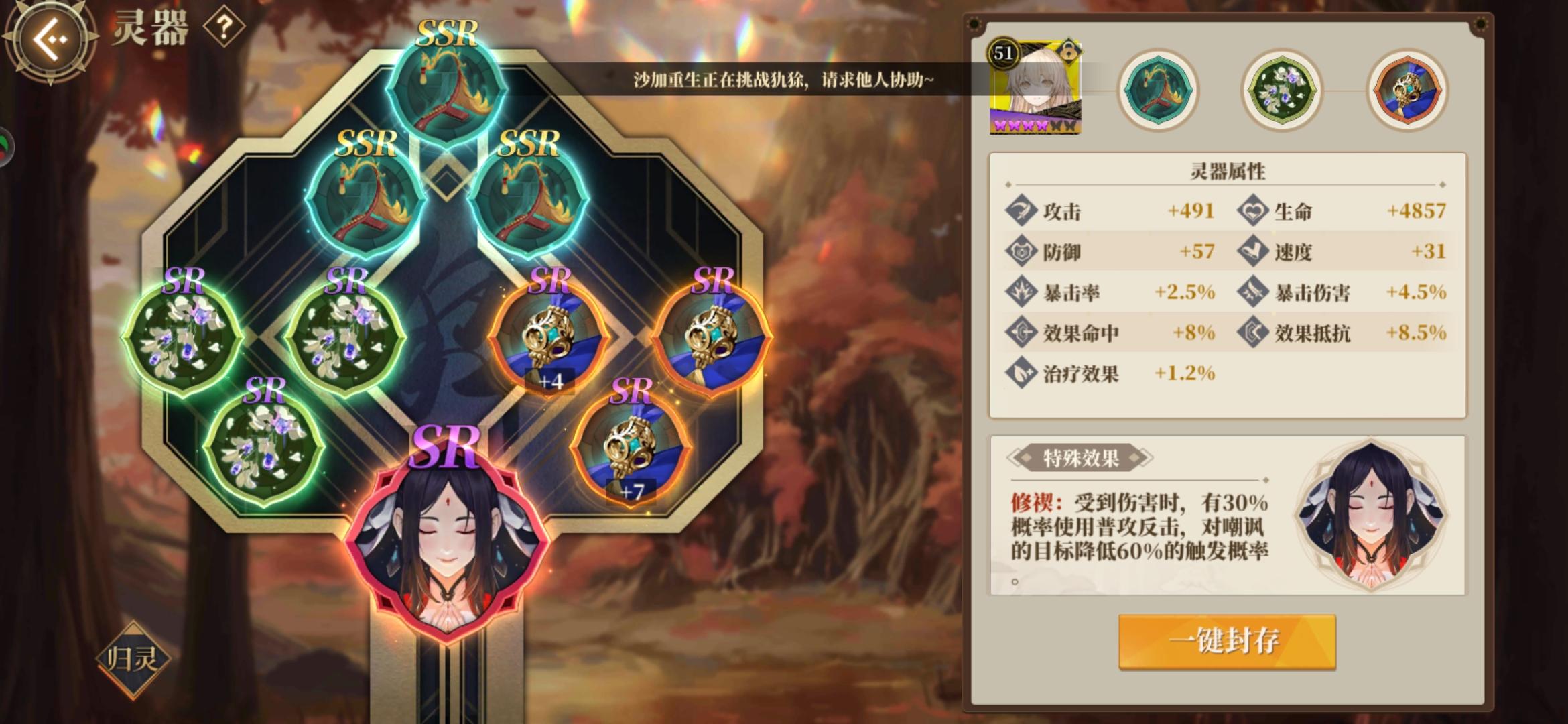
Task: Click the purple star rating under the avatar
Action: (1032, 125)
